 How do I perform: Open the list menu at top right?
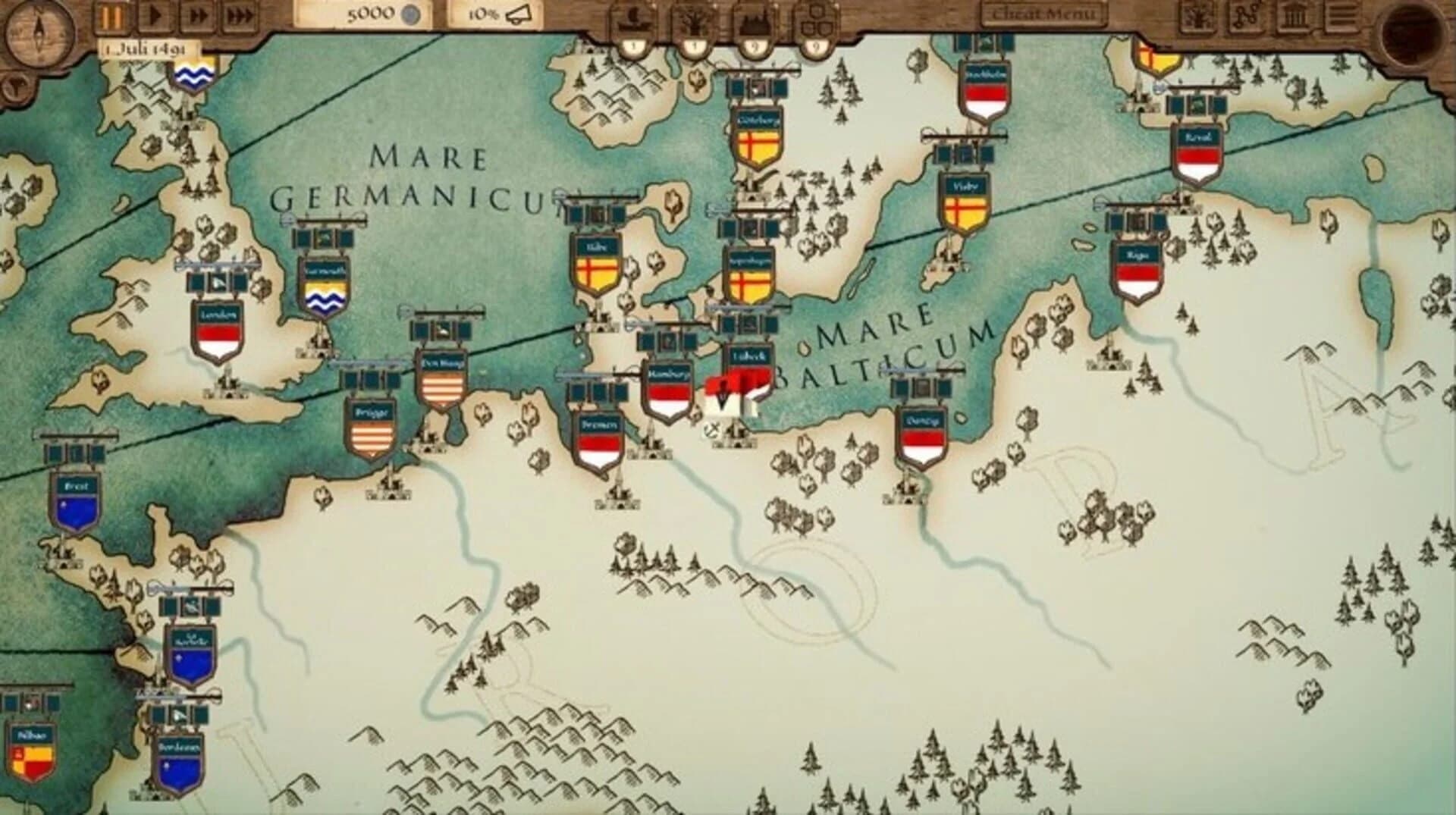(x=1344, y=14)
